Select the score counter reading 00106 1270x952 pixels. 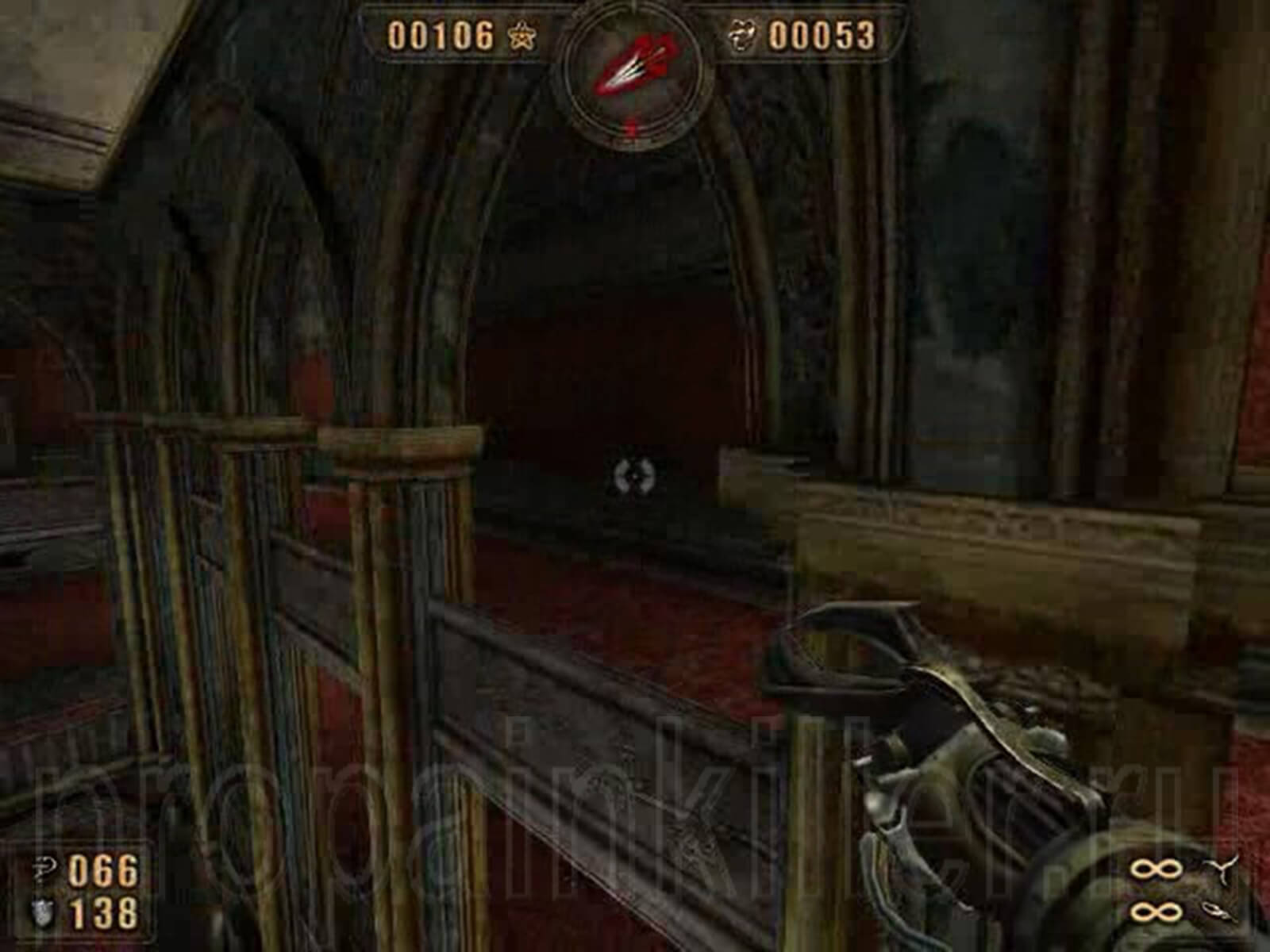coord(441,36)
